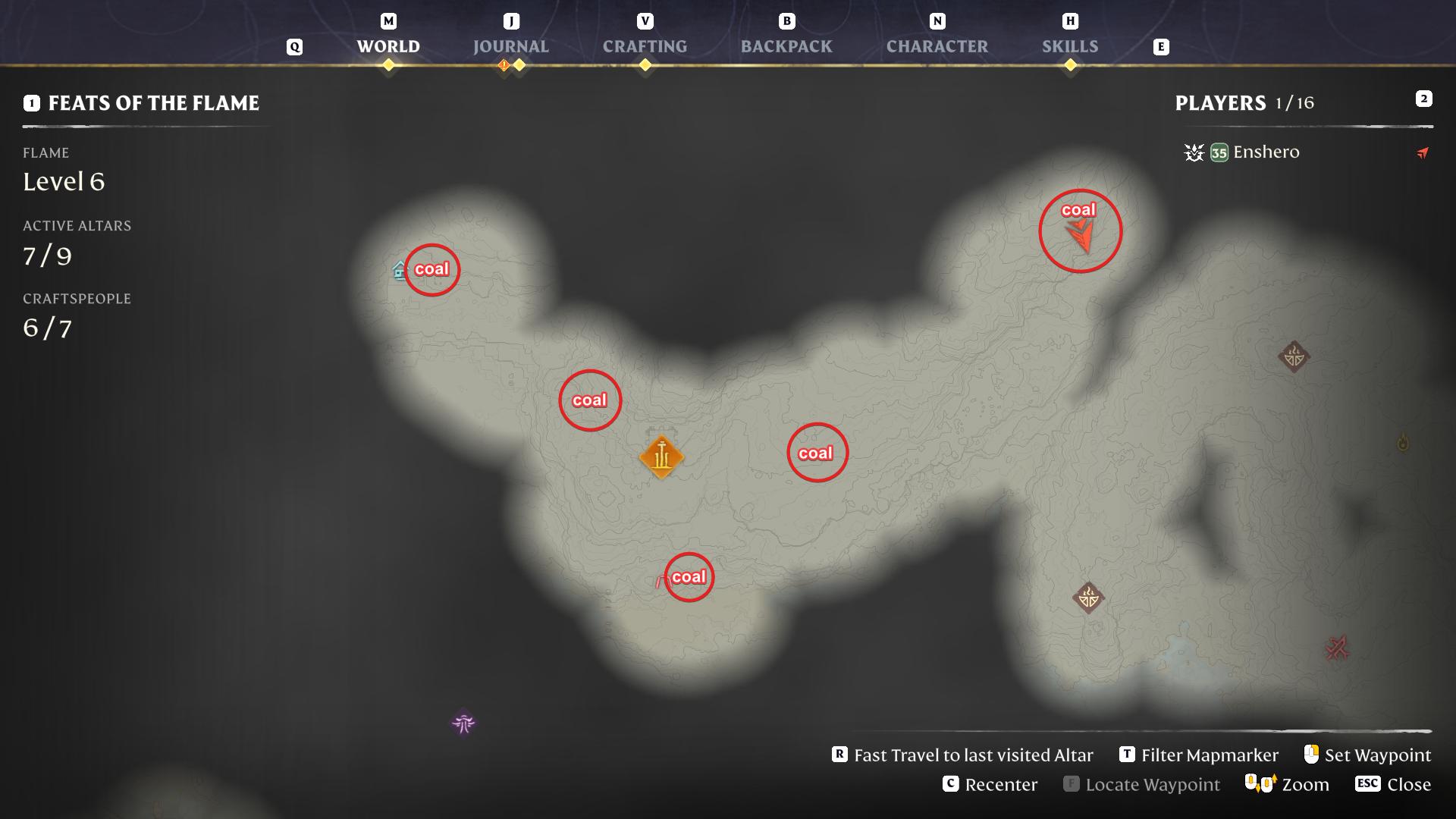Recenter the map view
Screen dimensions: 1456x819
click(x=990, y=784)
